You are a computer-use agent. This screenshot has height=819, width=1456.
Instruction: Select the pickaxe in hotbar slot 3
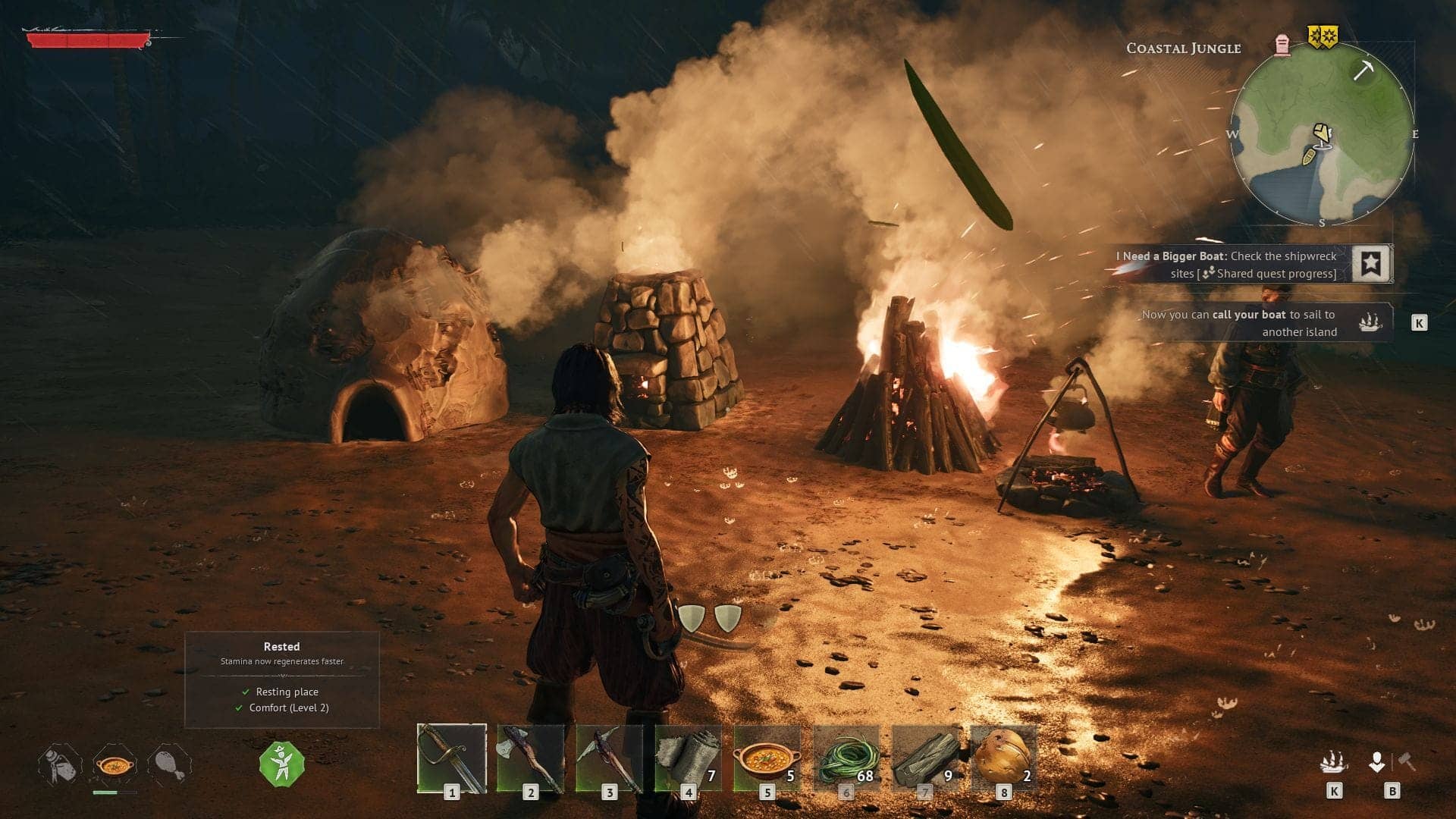click(x=610, y=758)
